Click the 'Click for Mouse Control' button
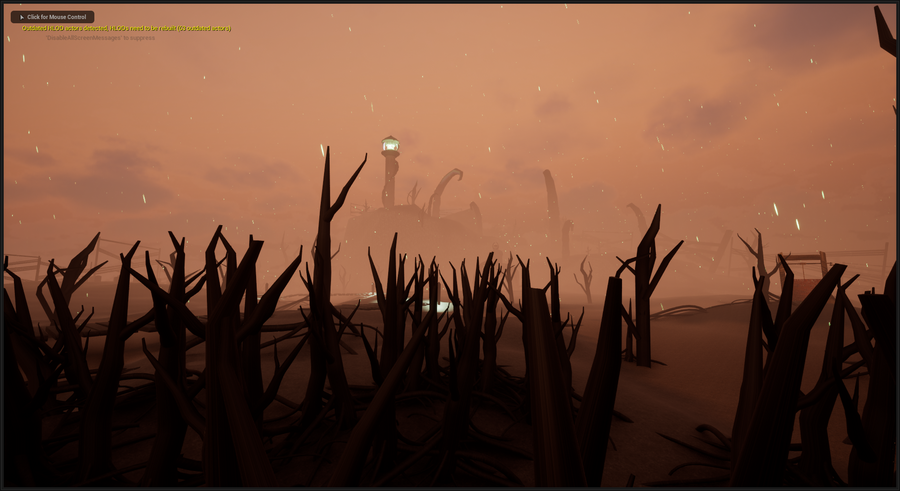The image size is (900, 491). (53, 17)
